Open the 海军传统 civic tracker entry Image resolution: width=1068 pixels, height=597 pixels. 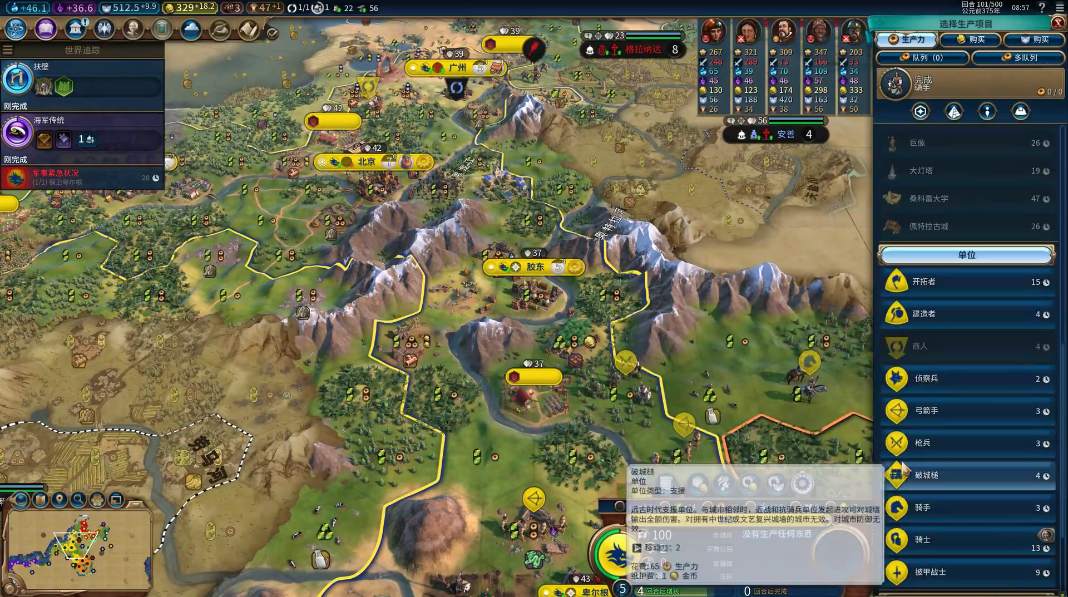click(80, 132)
